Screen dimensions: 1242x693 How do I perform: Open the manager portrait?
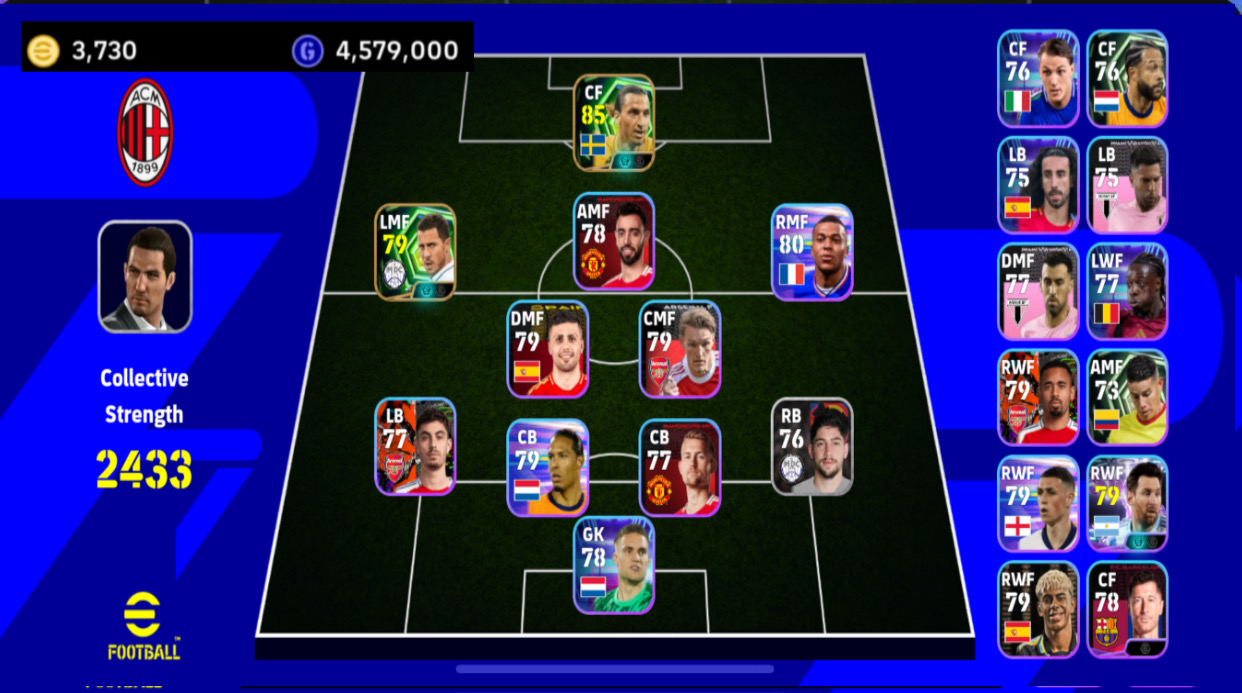[145, 276]
